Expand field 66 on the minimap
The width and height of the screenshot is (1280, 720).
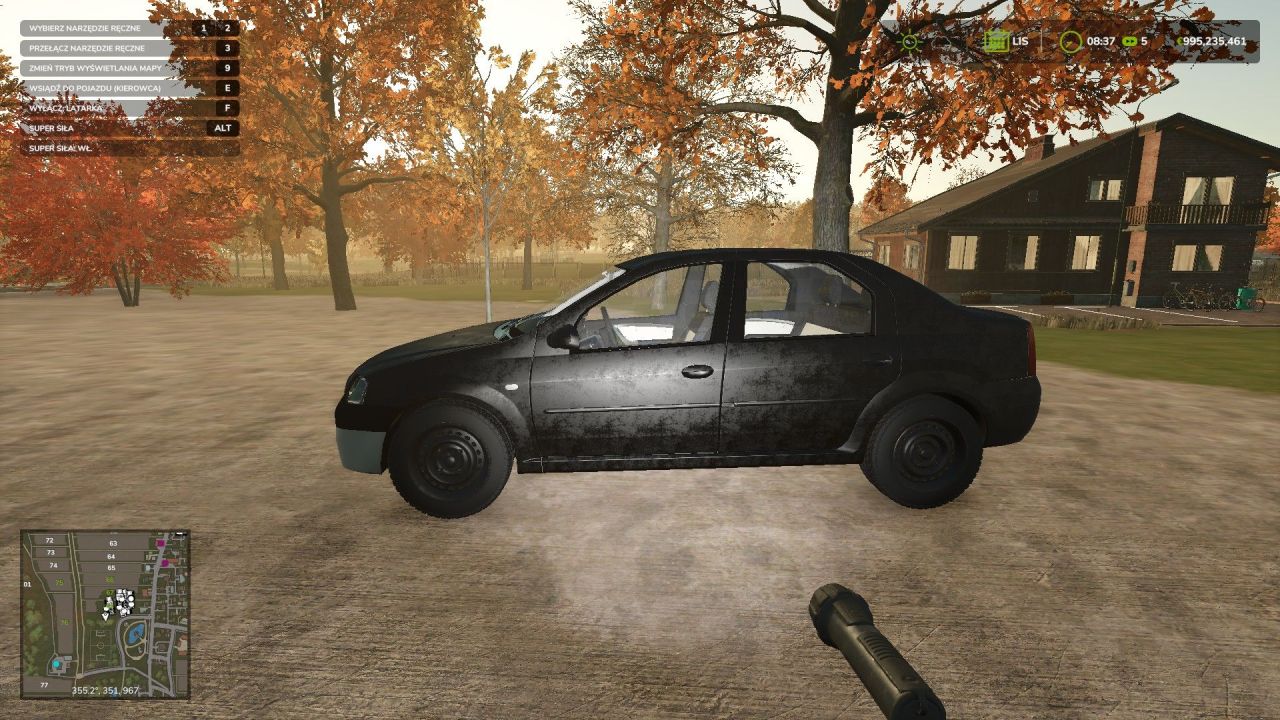click(x=109, y=580)
